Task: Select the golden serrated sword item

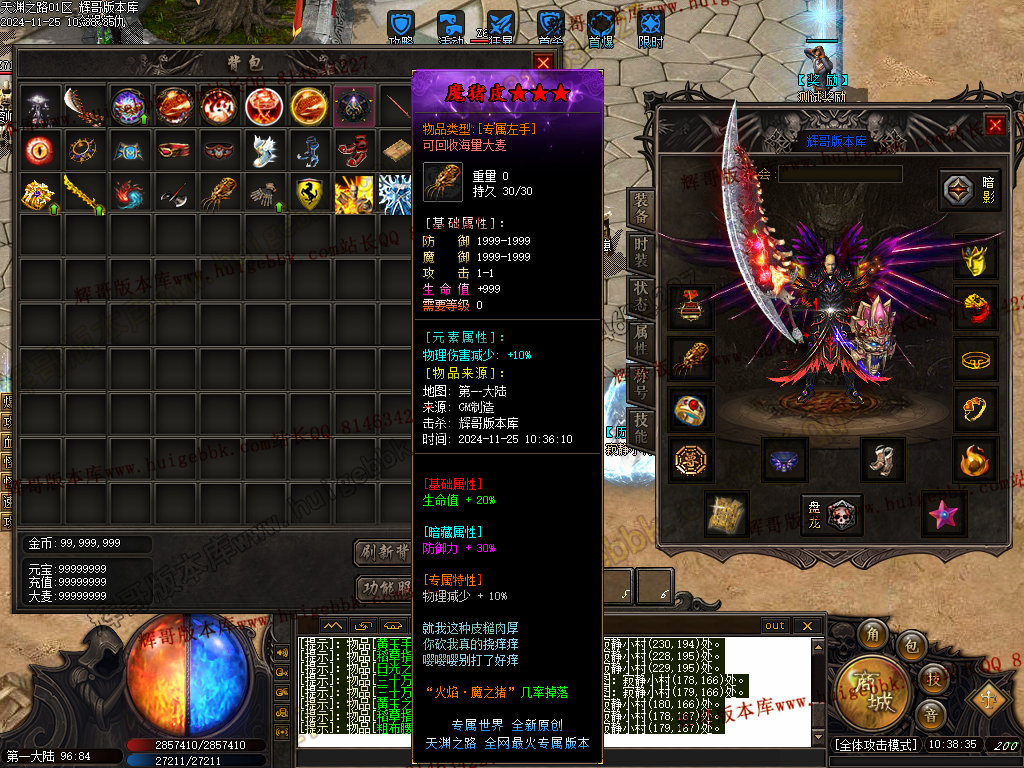Action: tap(84, 194)
